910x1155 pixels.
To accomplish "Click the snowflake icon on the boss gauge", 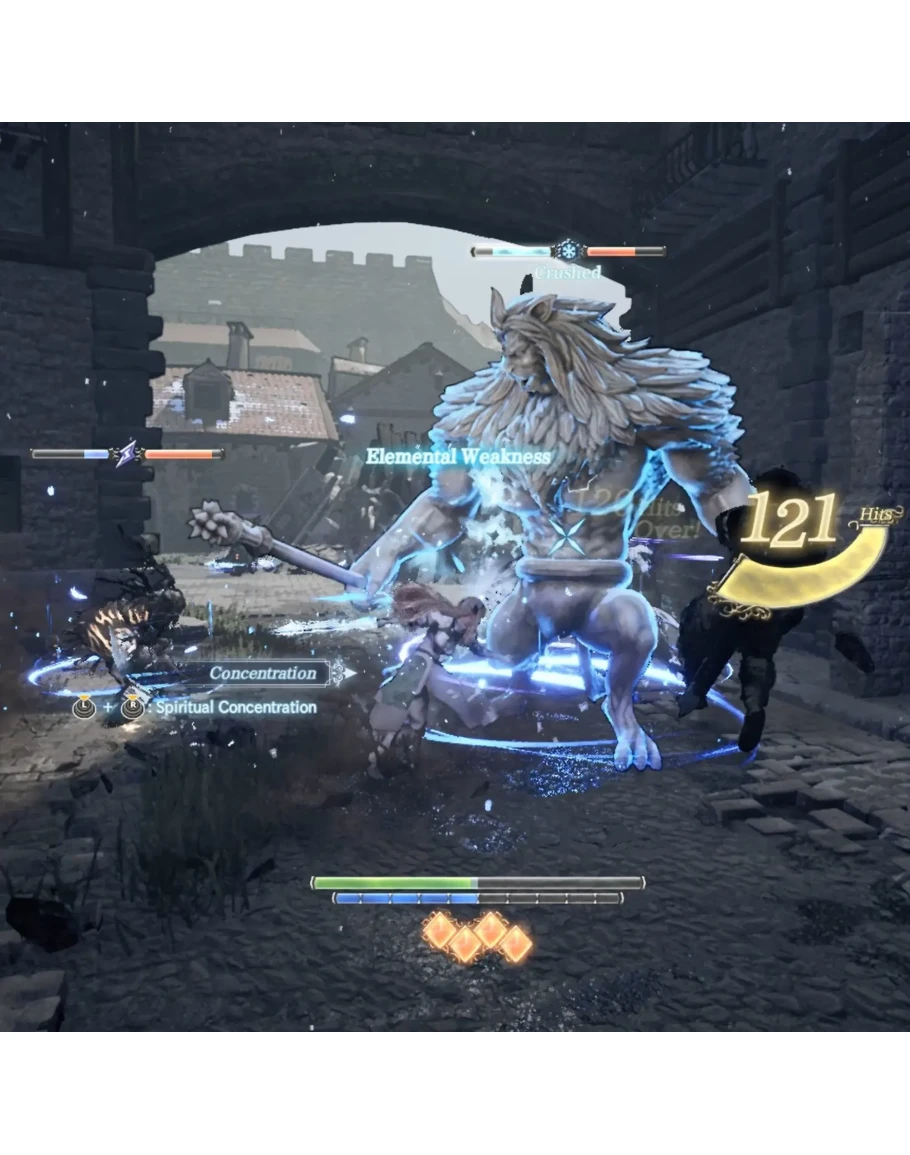I will point(568,250).
